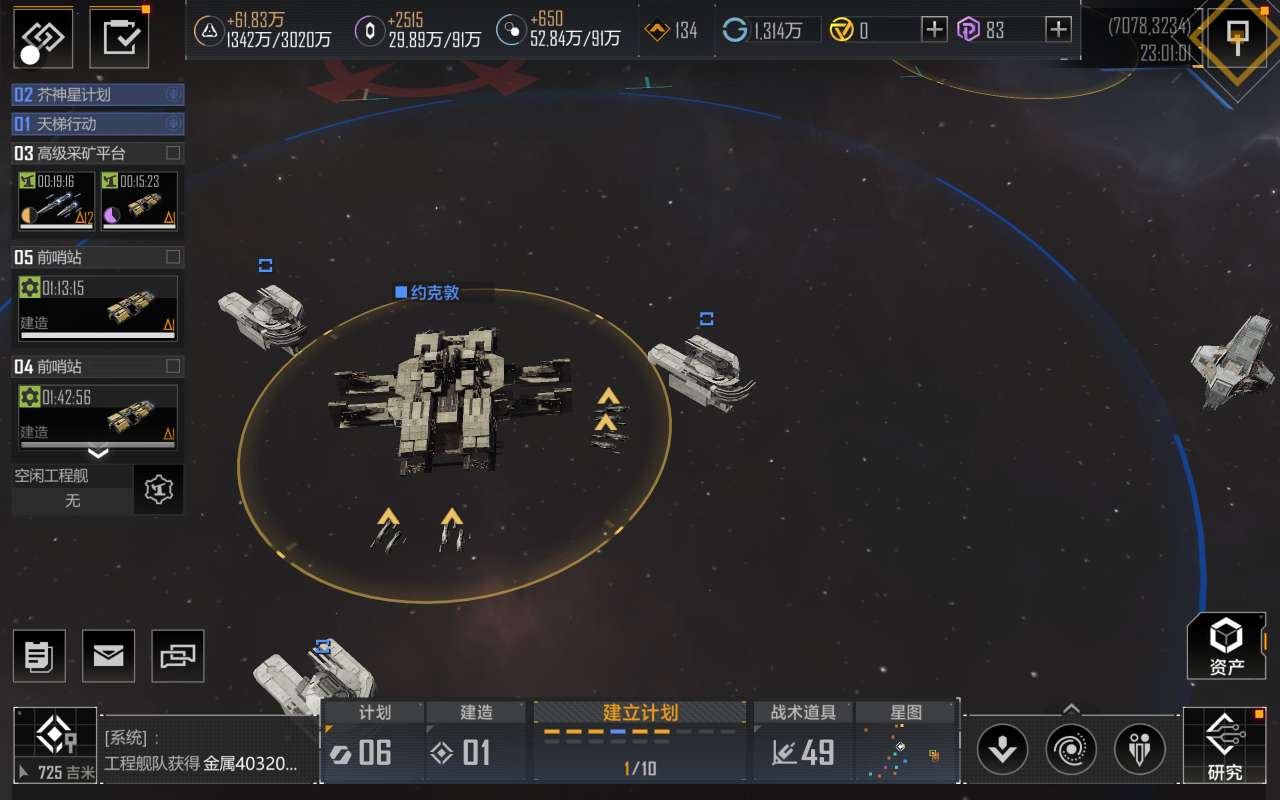Open the 资产 assets menu
This screenshot has height=800, width=1280.
tap(1226, 646)
